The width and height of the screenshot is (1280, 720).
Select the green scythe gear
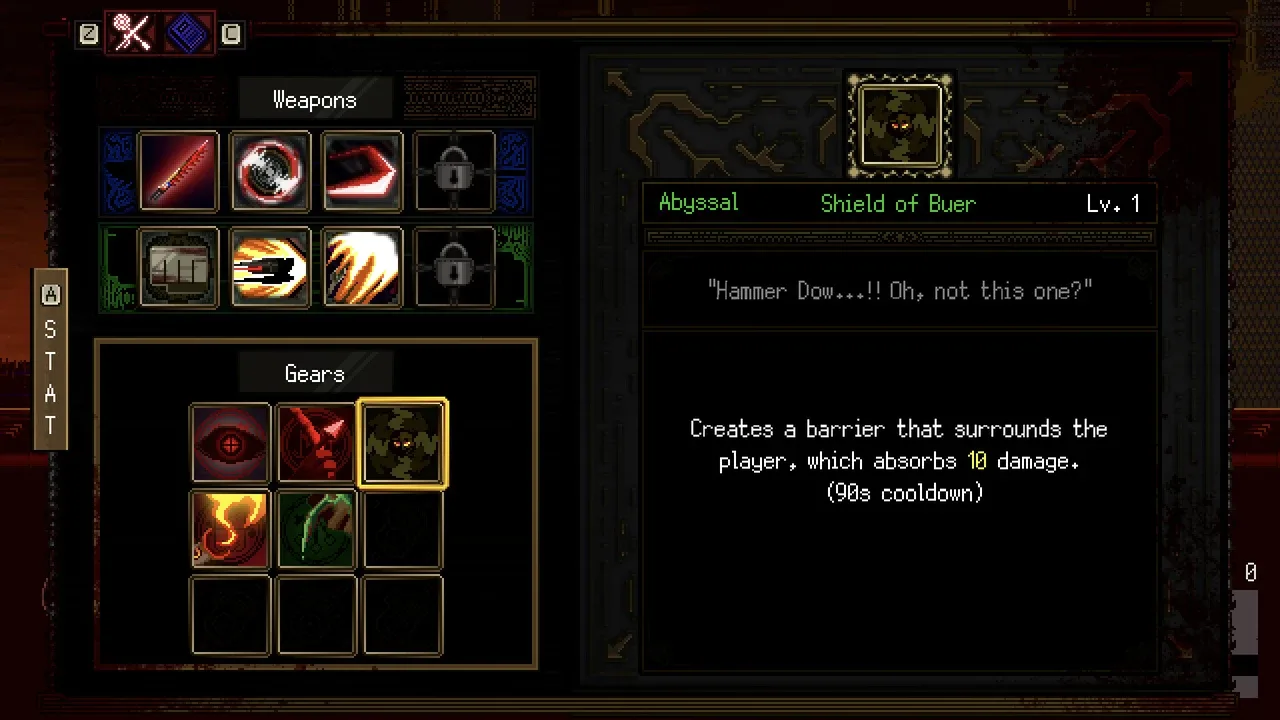(316, 529)
